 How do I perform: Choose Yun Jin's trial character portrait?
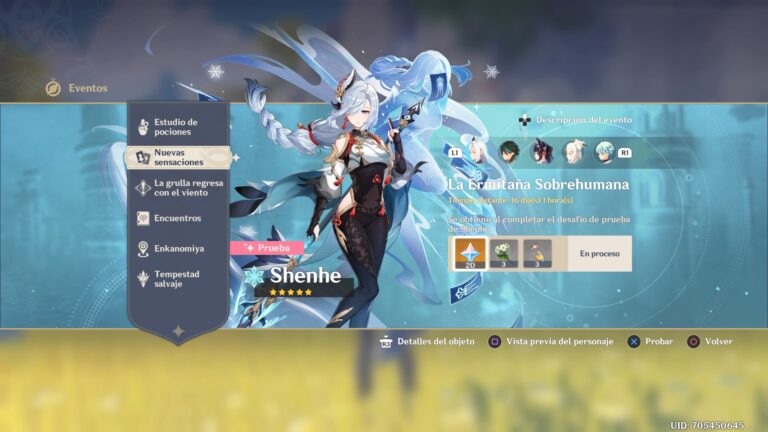542,152
